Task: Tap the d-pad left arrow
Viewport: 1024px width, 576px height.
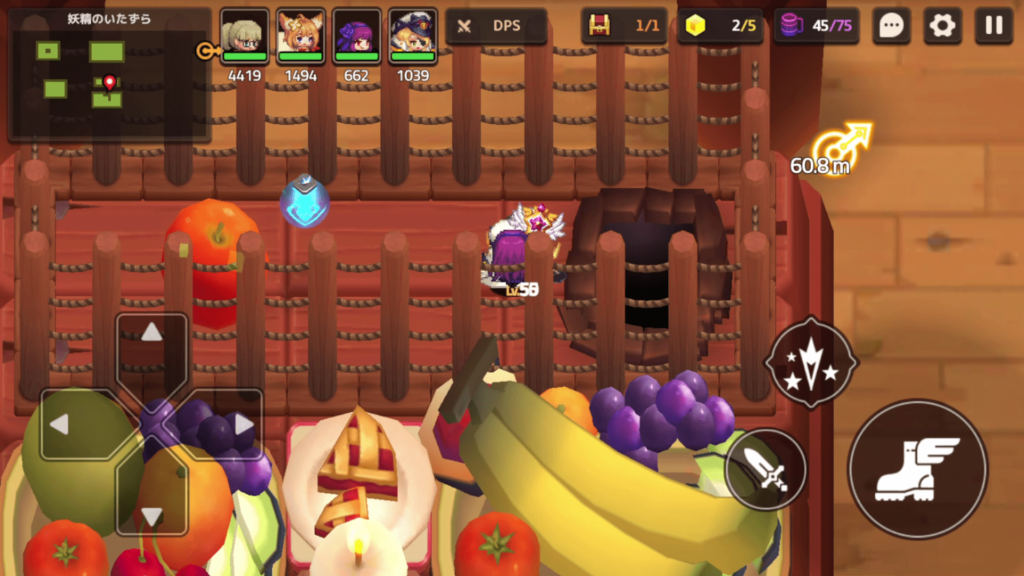Action: coord(60,424)
